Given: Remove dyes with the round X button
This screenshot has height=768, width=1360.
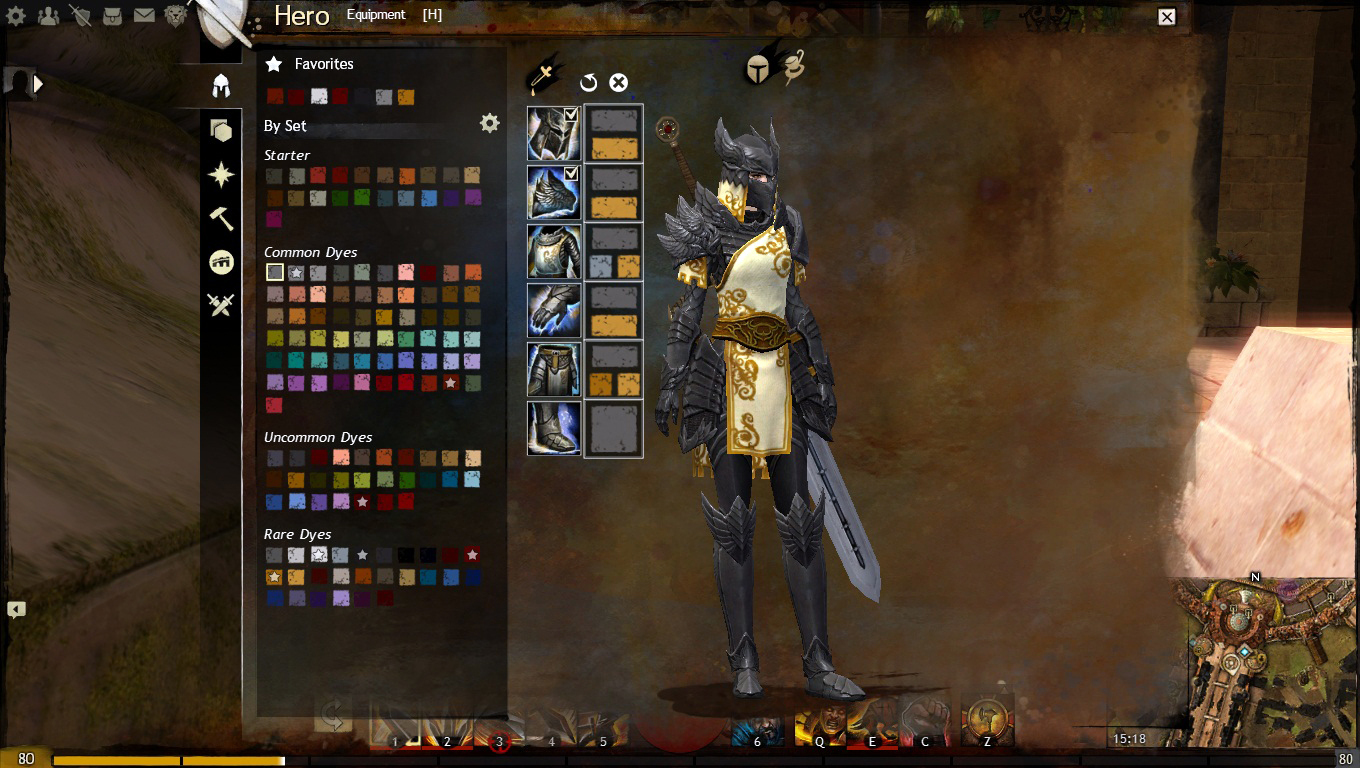Looking at the screenshot, I should (619, 83).
